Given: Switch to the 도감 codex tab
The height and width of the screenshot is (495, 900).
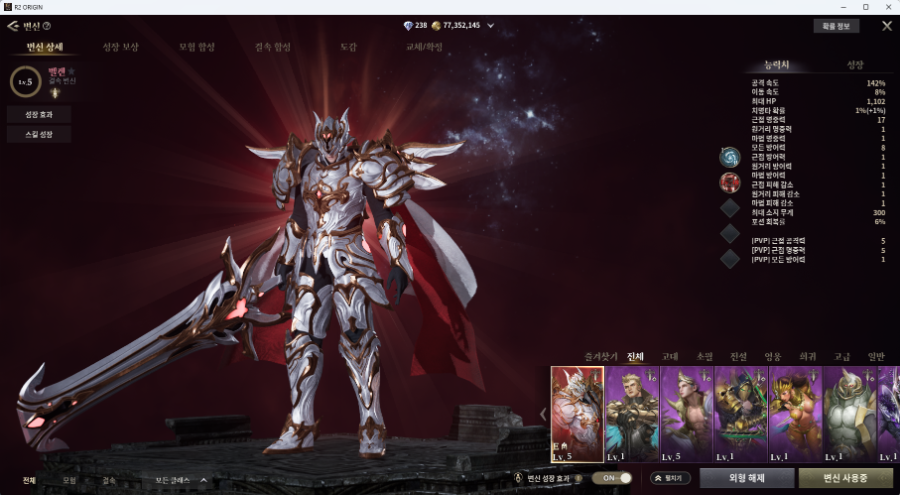Looking at the screenshot, I should click(x=348, y=47).
